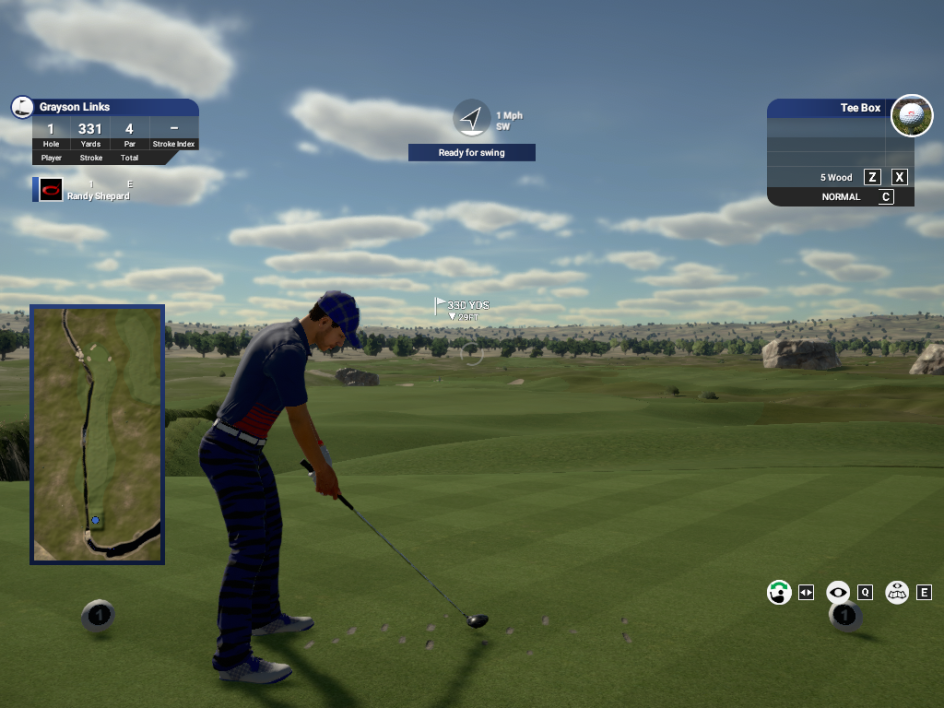This screenshot has width=944, height=708.
Task: Change the NORMAL shot type
Action: point(841,197)
